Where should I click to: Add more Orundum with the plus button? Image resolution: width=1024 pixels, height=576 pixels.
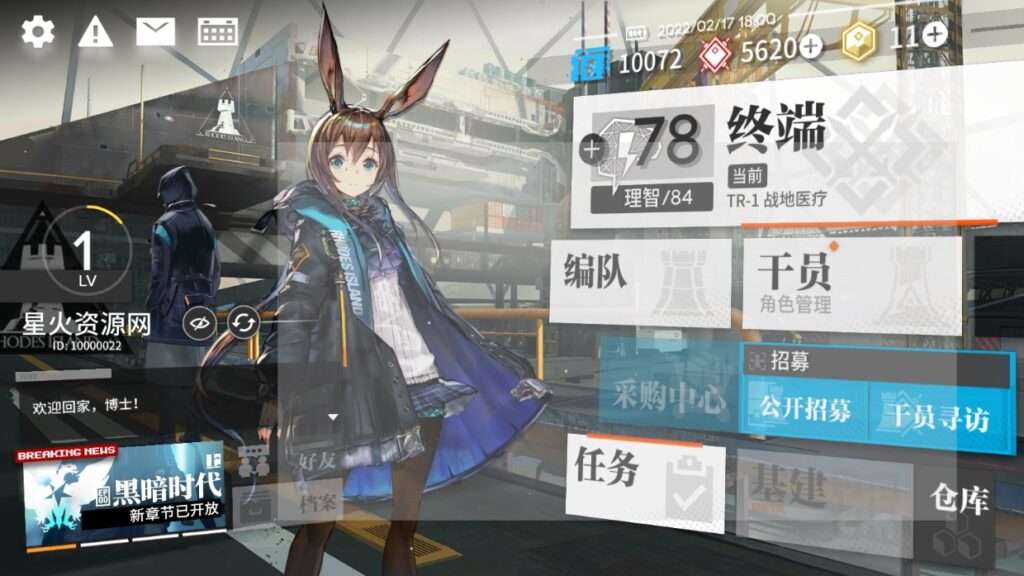[810, 45]
